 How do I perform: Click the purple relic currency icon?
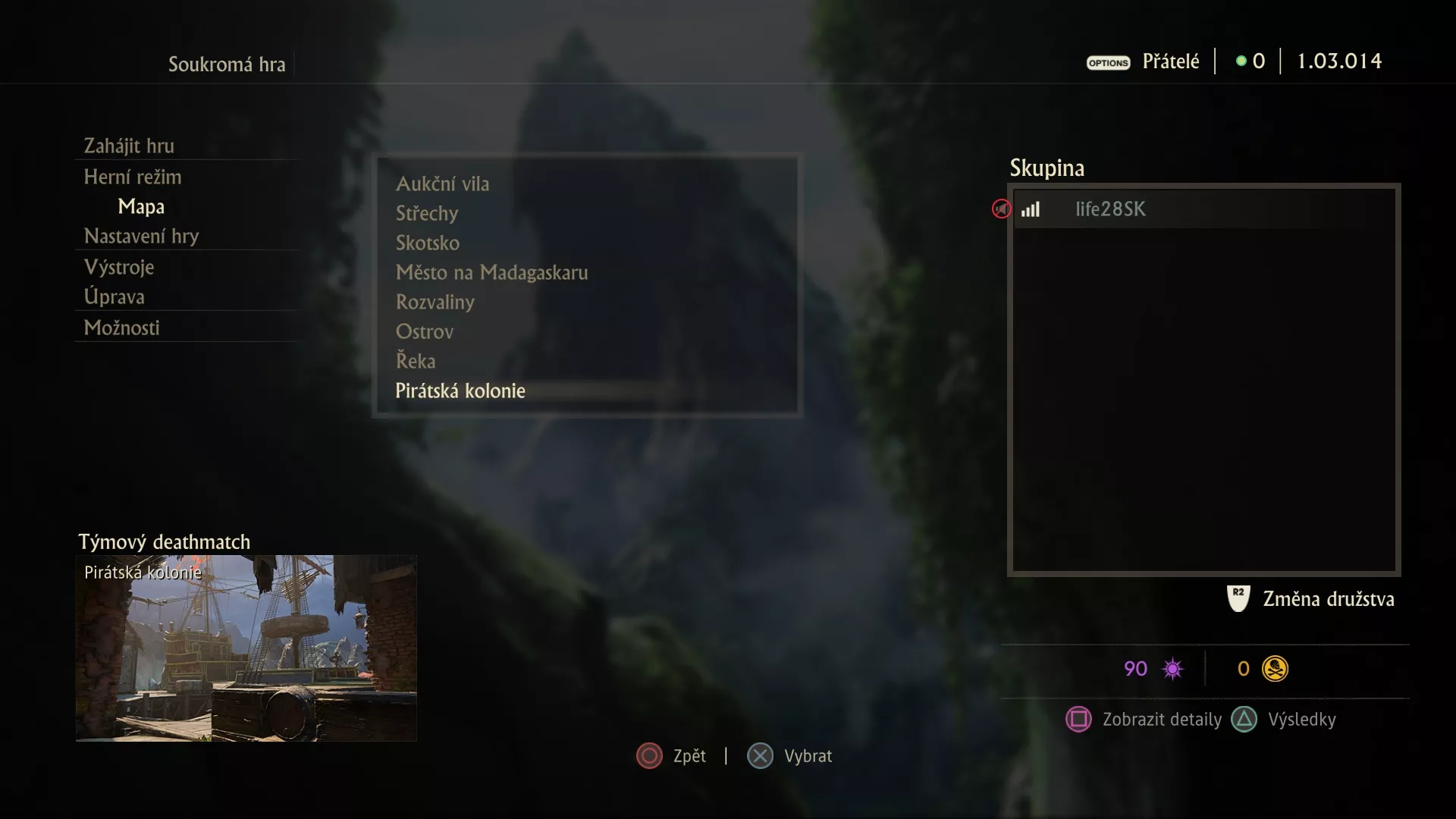click(x=1172, y=668)
